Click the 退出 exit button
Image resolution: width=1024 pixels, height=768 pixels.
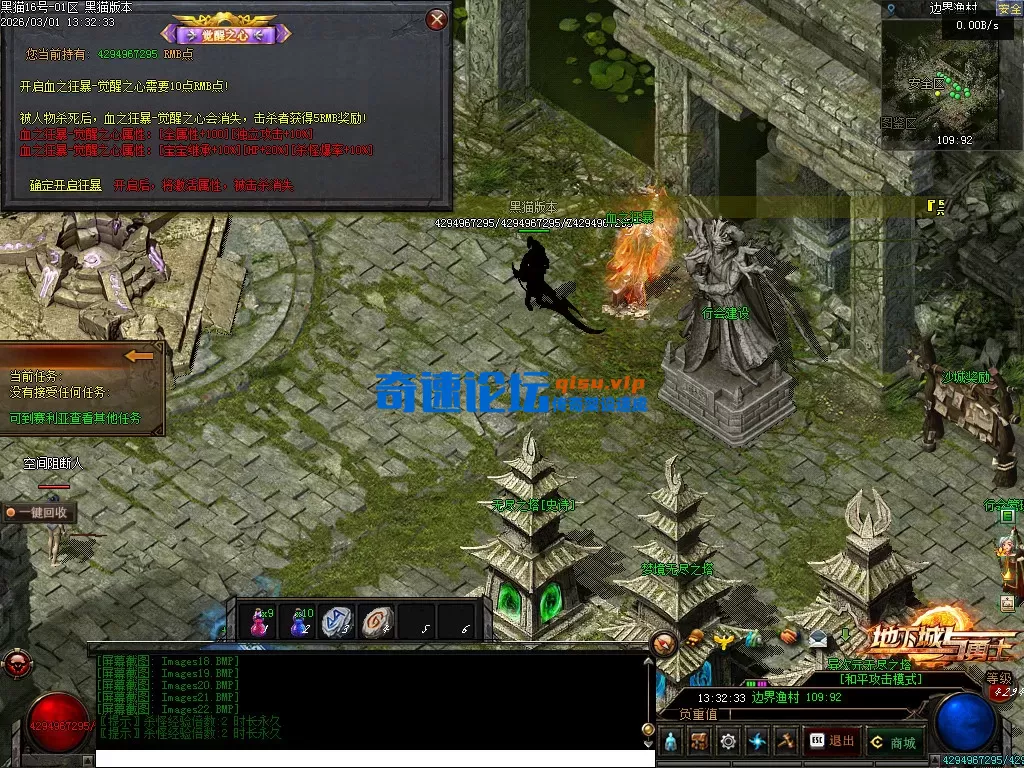(x=832, y=741)
